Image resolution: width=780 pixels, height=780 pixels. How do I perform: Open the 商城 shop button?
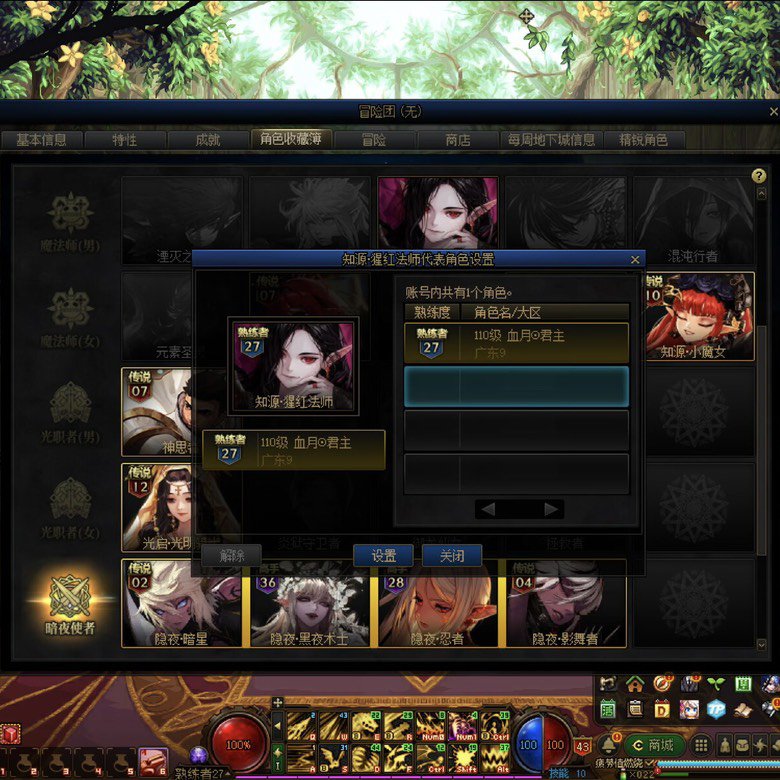651,745
